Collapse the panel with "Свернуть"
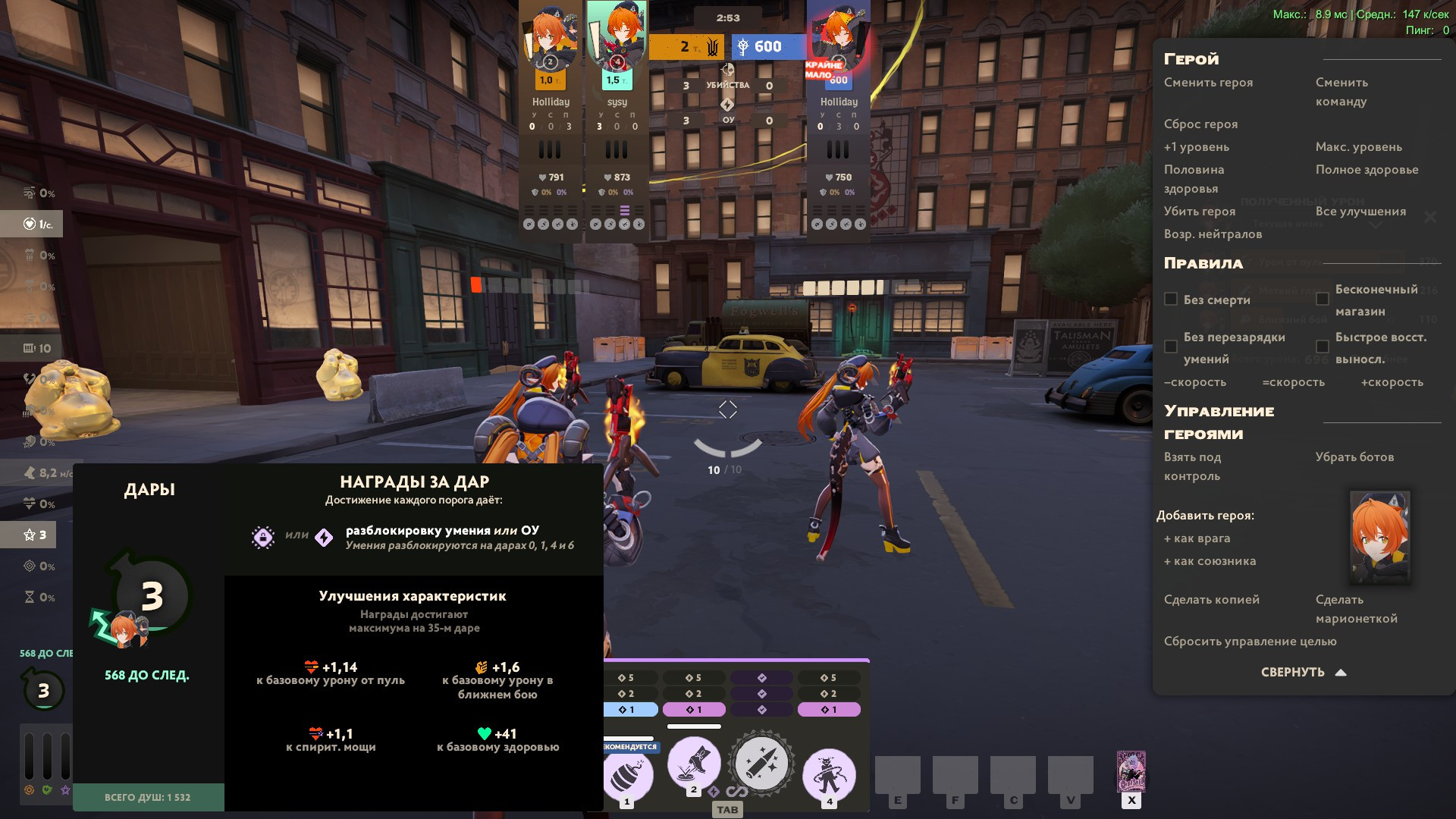 click(1303, 673)
